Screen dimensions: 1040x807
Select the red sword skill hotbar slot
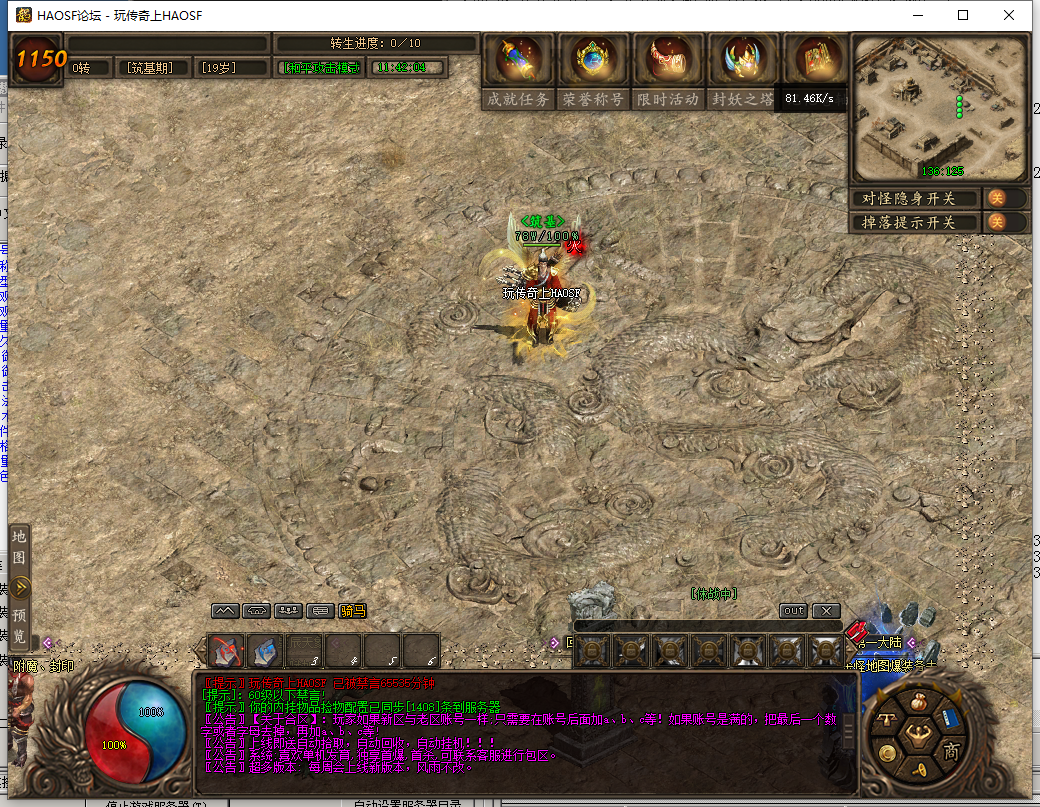[226, 651]
